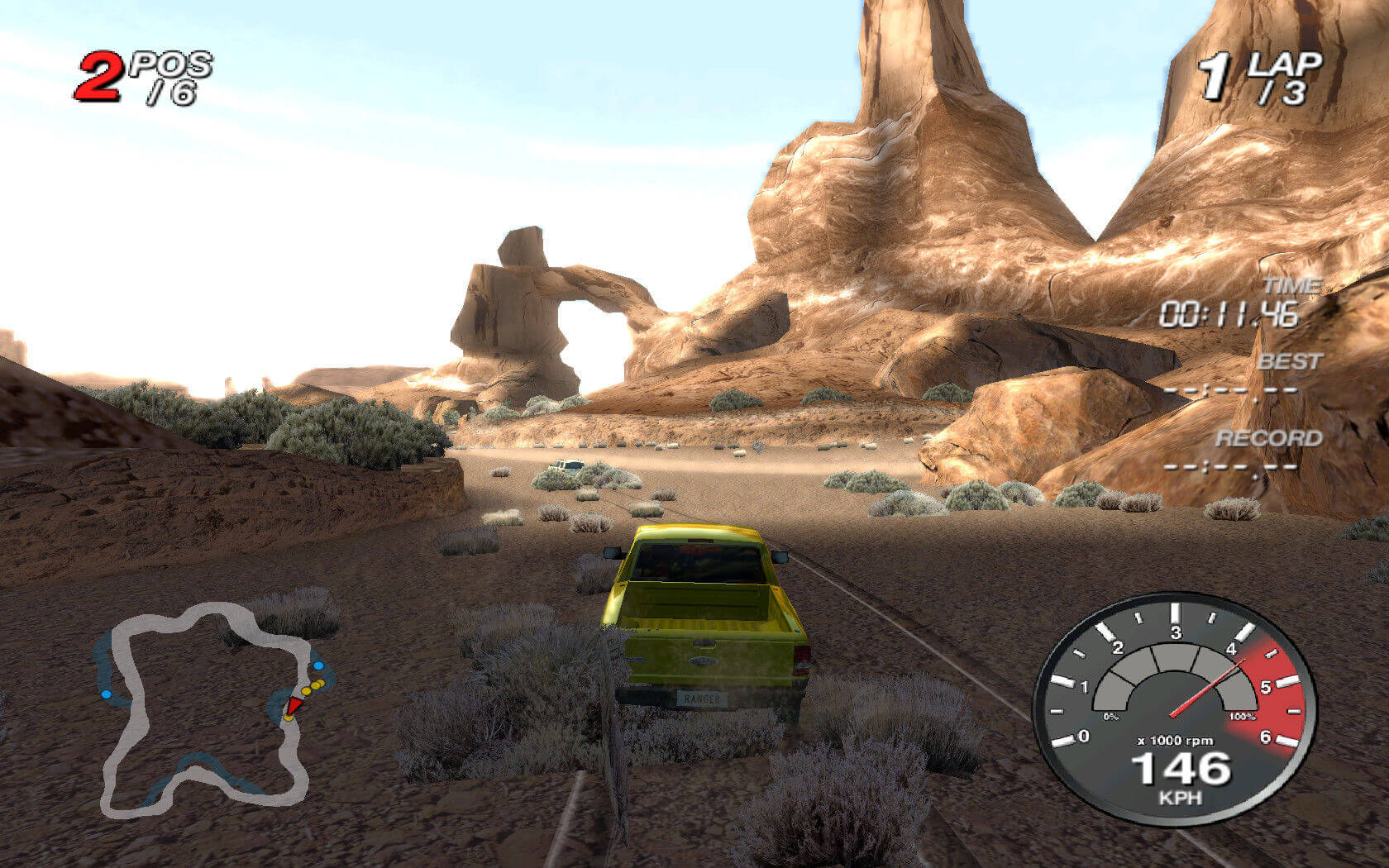This screenshot has height=868, width=1389.
Task: Select the red player arrow on the minimap
Action: 294,705
